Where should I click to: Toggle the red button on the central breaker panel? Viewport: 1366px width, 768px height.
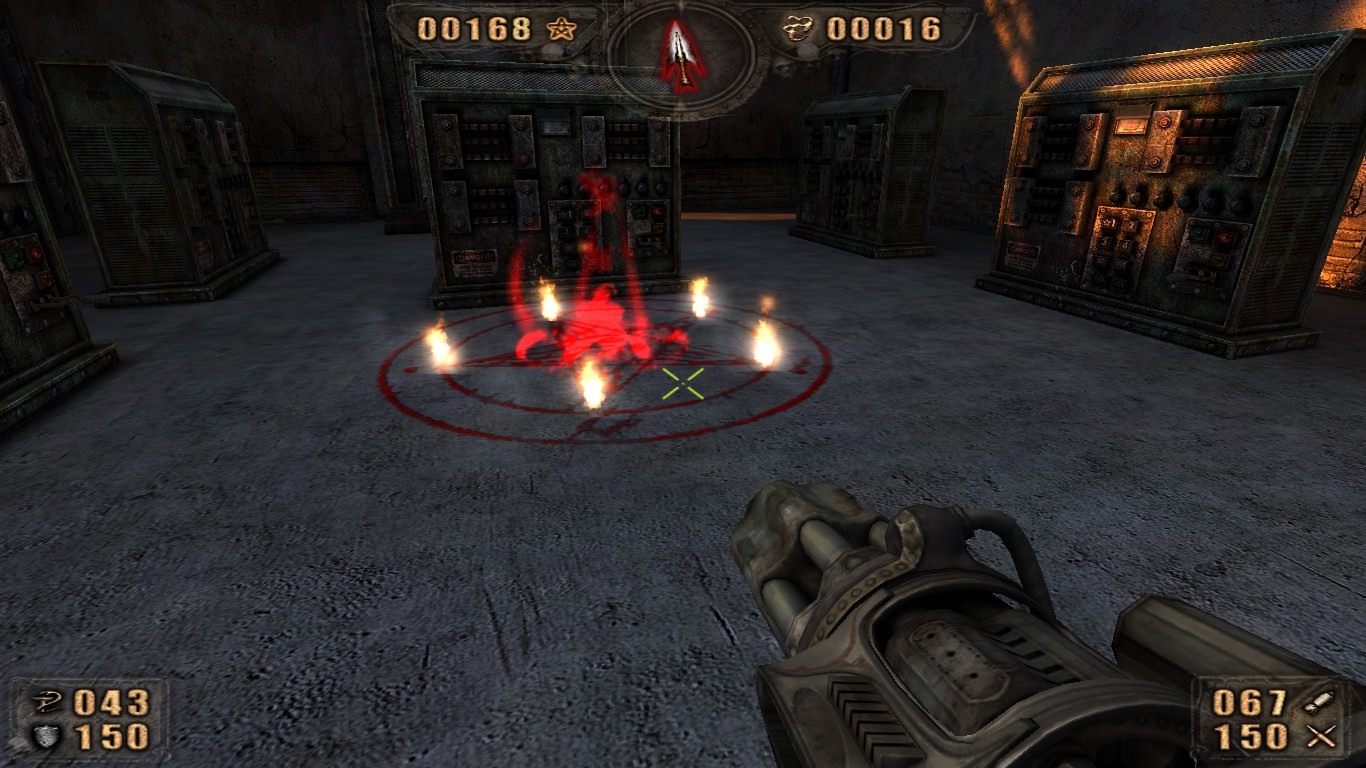pyautogui.click(x=657, y=212)
